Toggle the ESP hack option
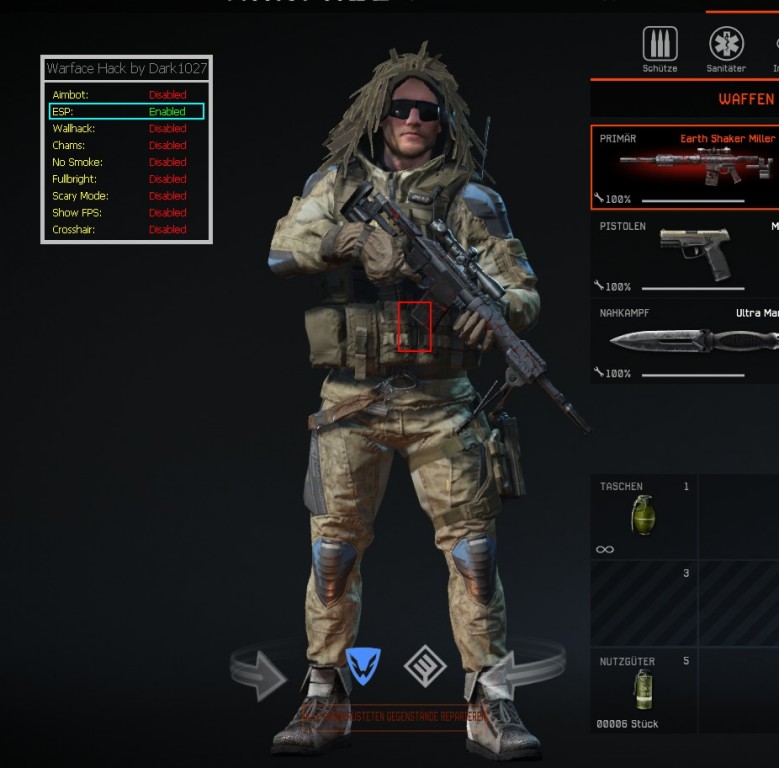 coord(126,111)
